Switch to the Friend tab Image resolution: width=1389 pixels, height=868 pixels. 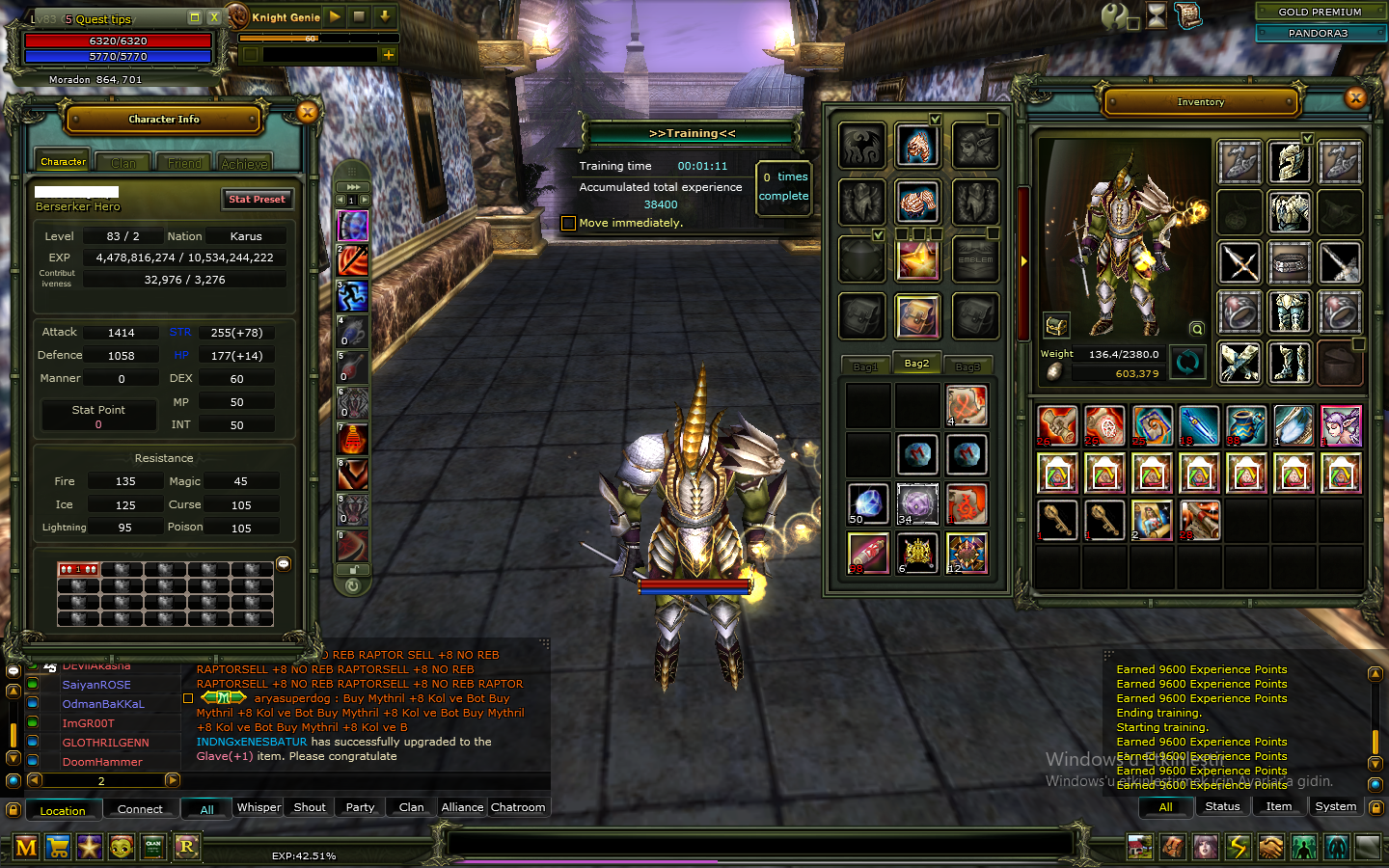point(184,163)
